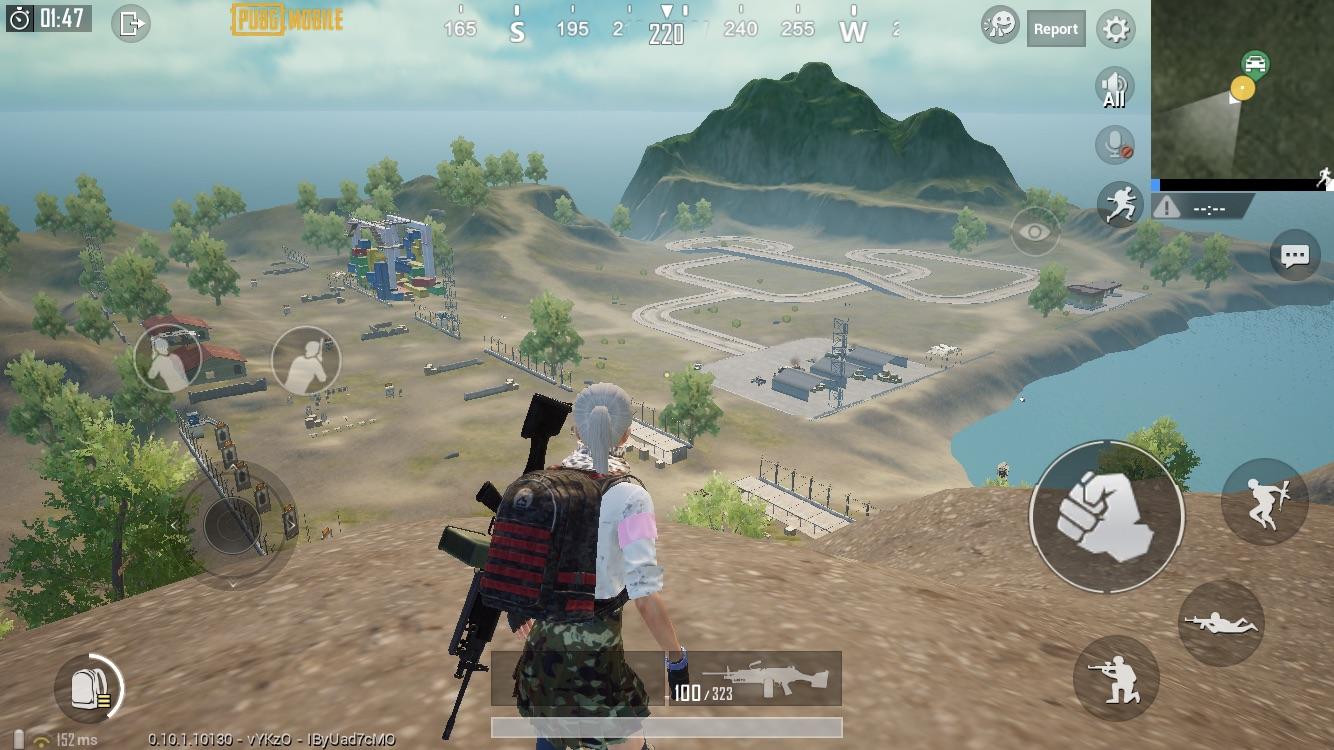Open the backpack inventory icon

click(x=89, y=687)
